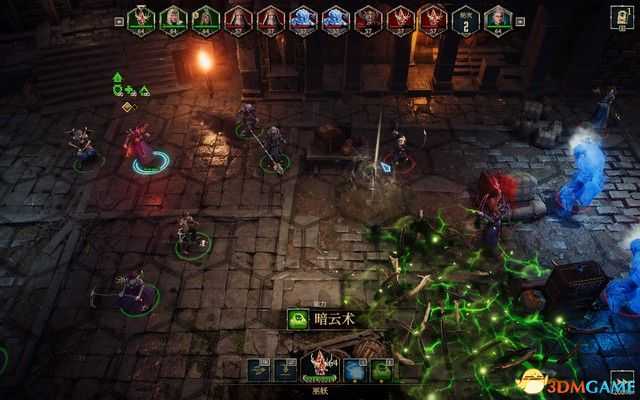
Task: Click the active unit portrait in the action bar
Action: pos(320,367)
